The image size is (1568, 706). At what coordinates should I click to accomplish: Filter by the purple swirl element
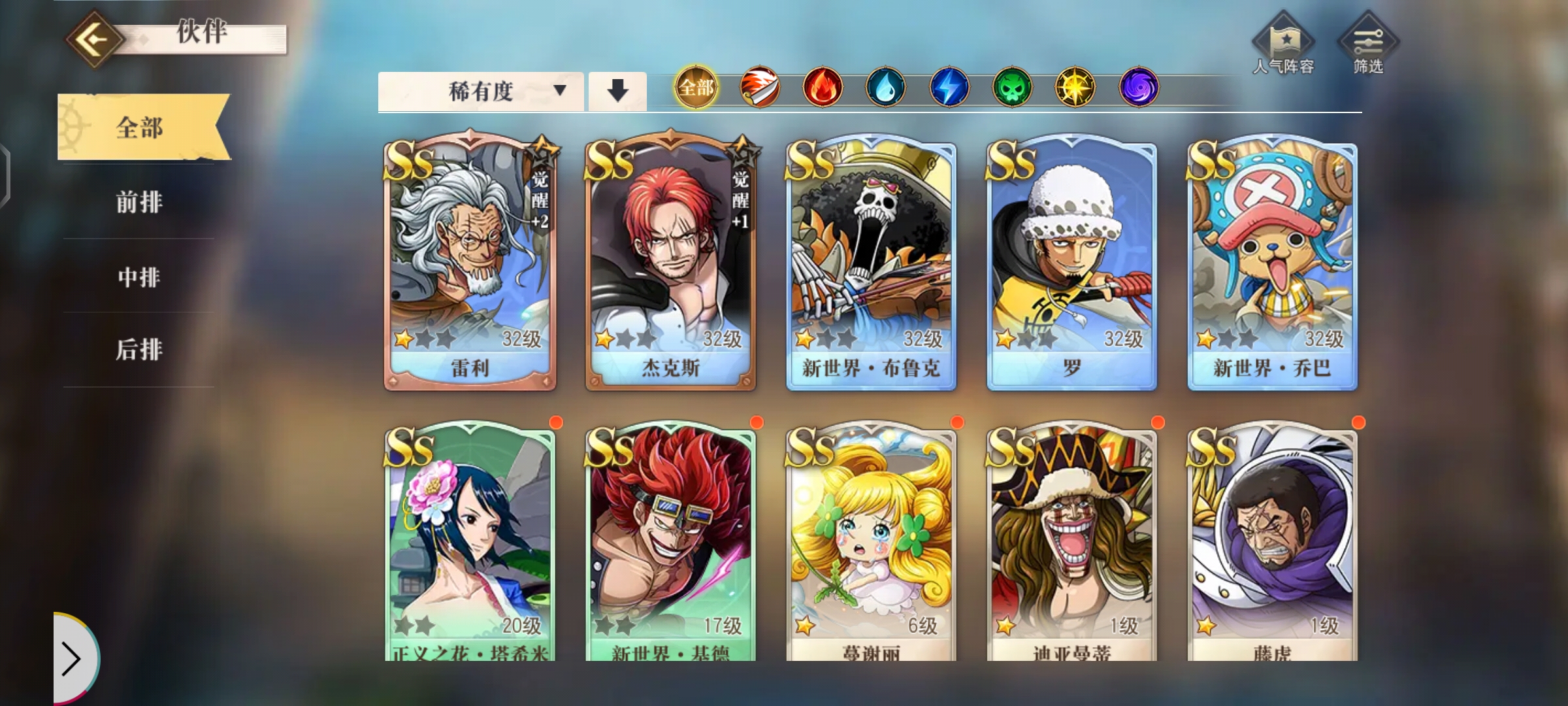coord(1139,87)
